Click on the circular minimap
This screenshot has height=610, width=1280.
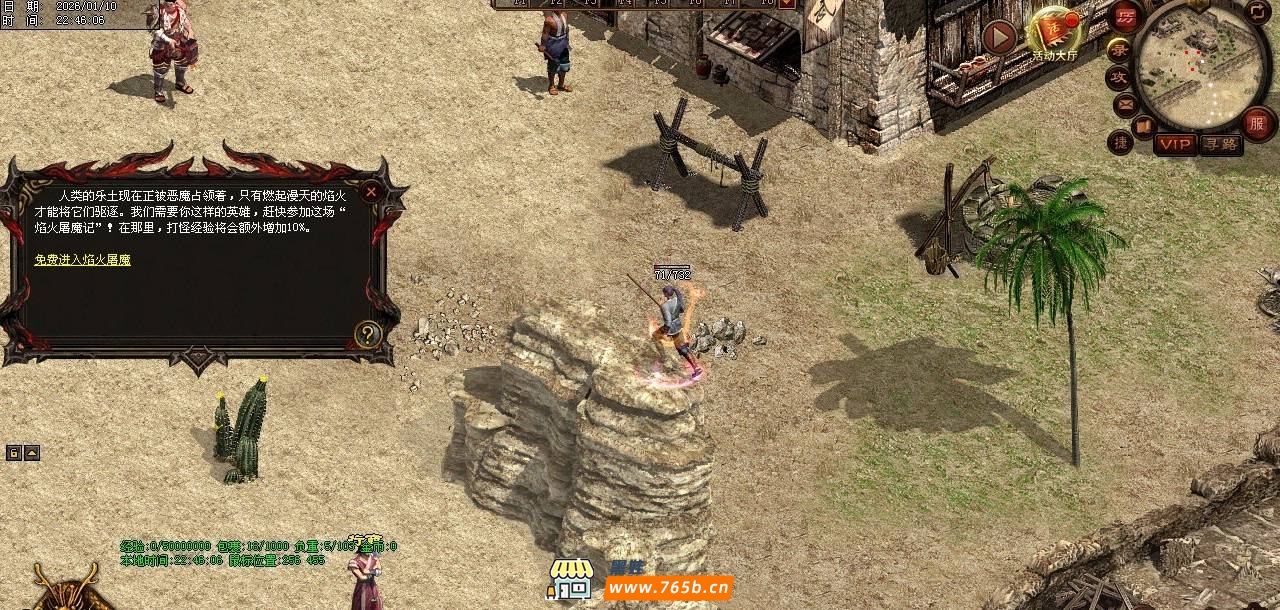pyautogui.click(x=1202, y=64)
